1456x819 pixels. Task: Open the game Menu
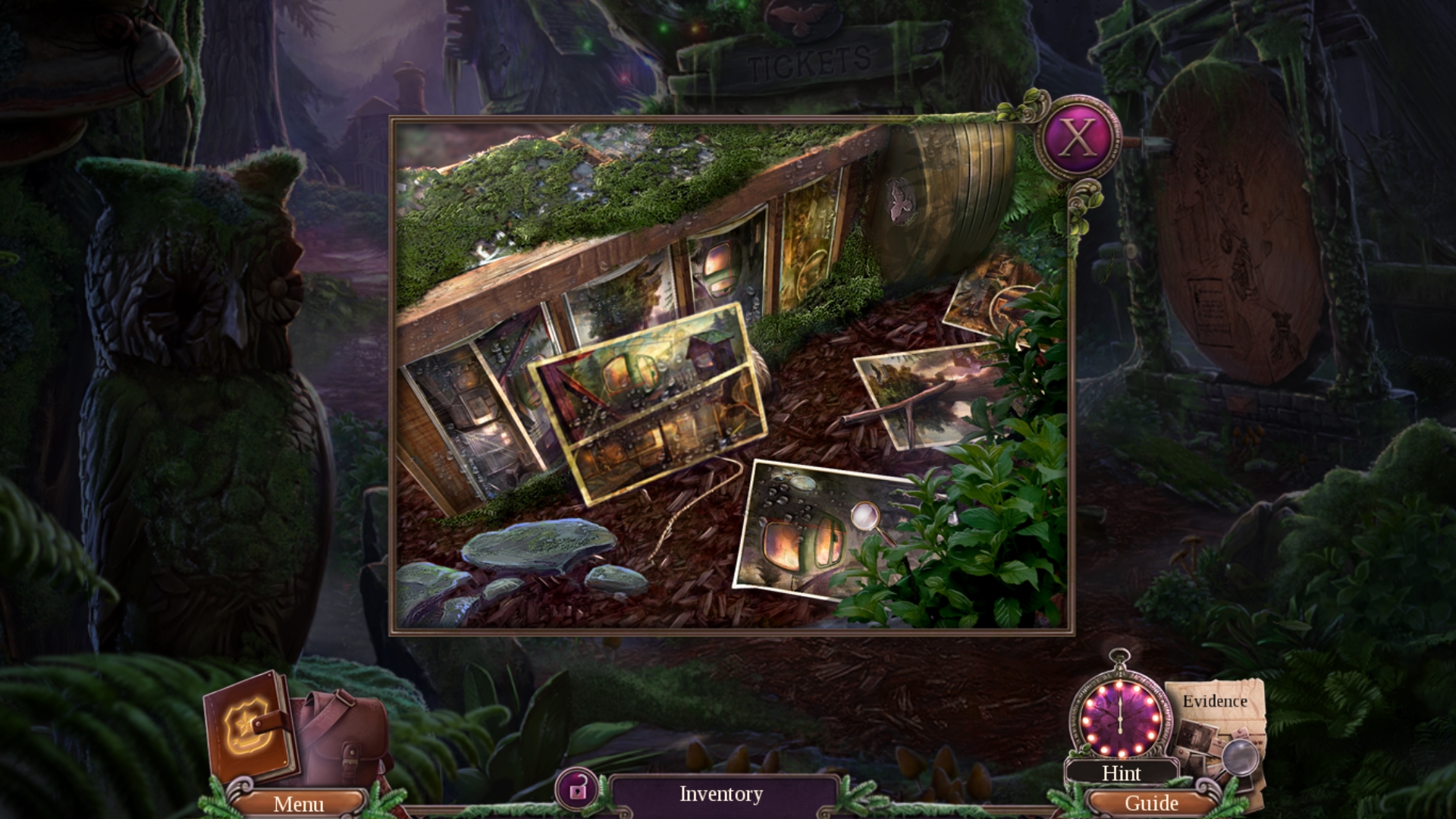pos(299,804)
